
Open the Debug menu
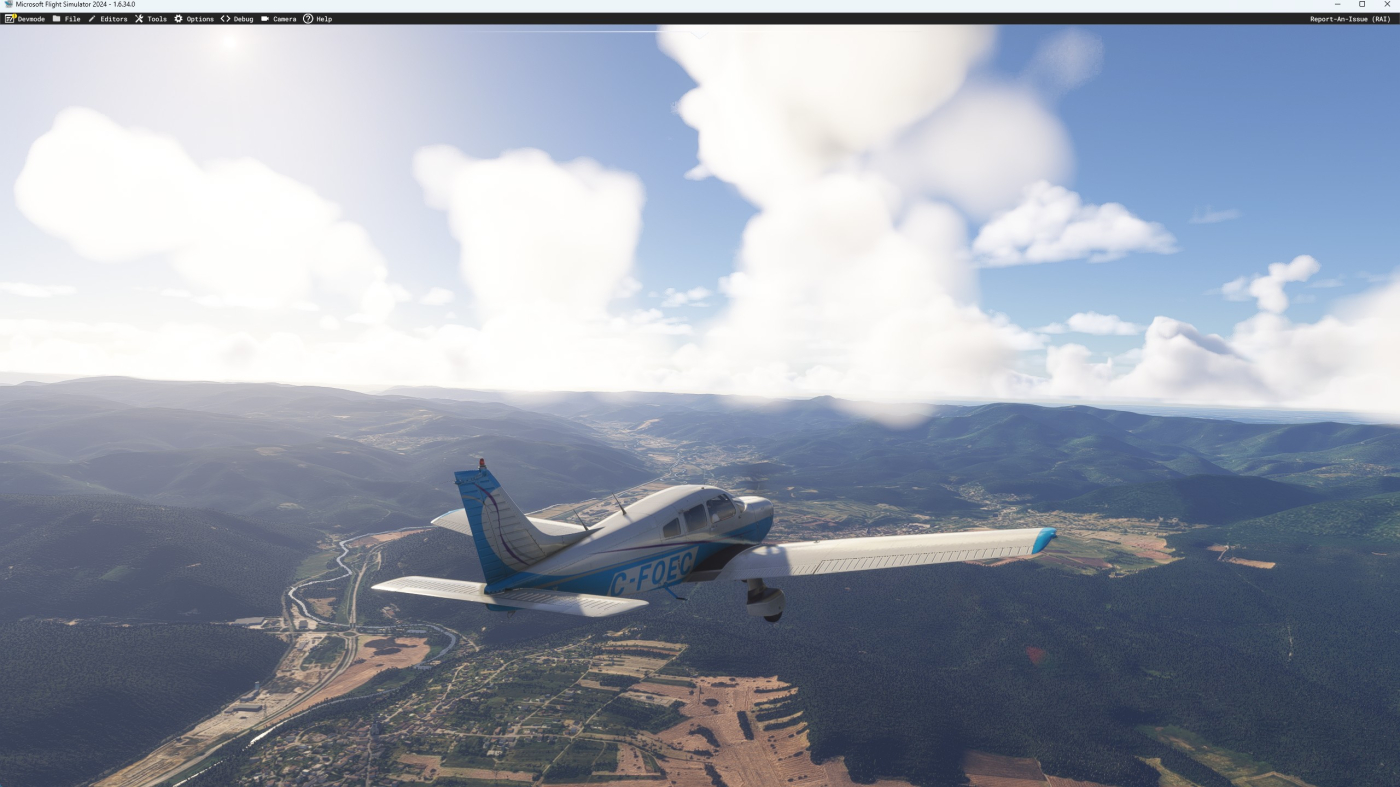[237, 19]
